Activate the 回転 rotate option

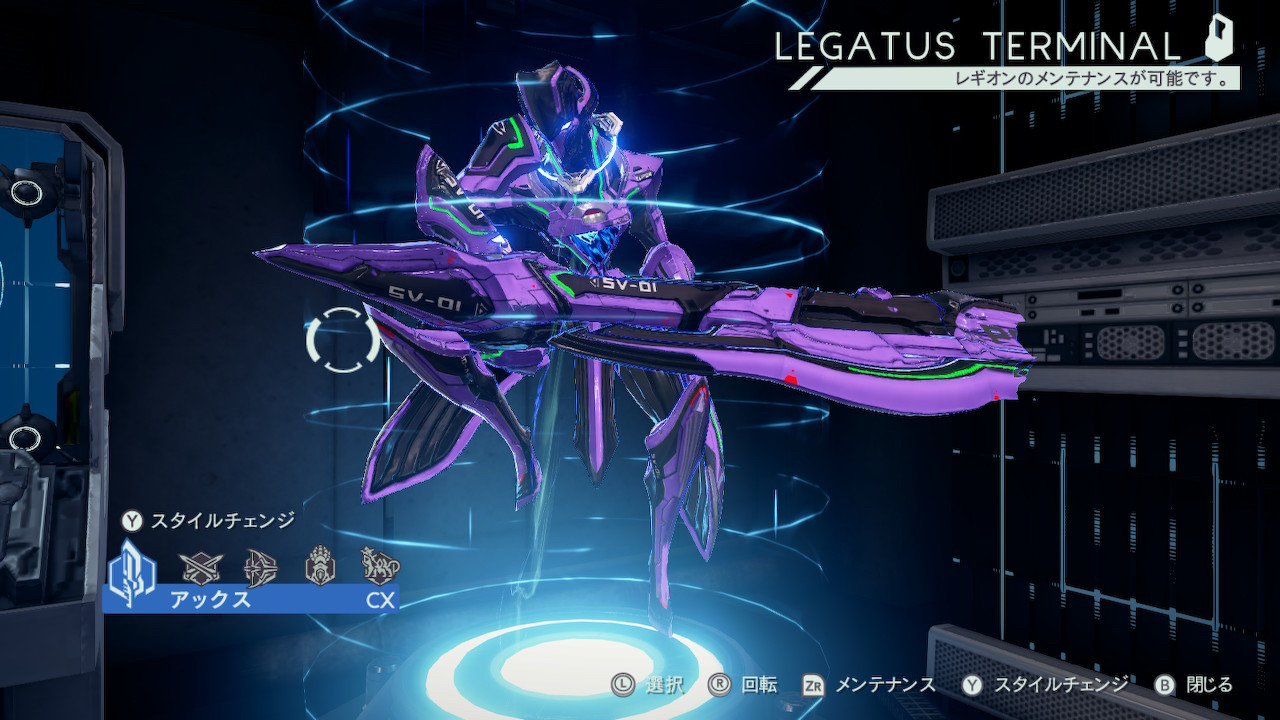click(743, 685)
